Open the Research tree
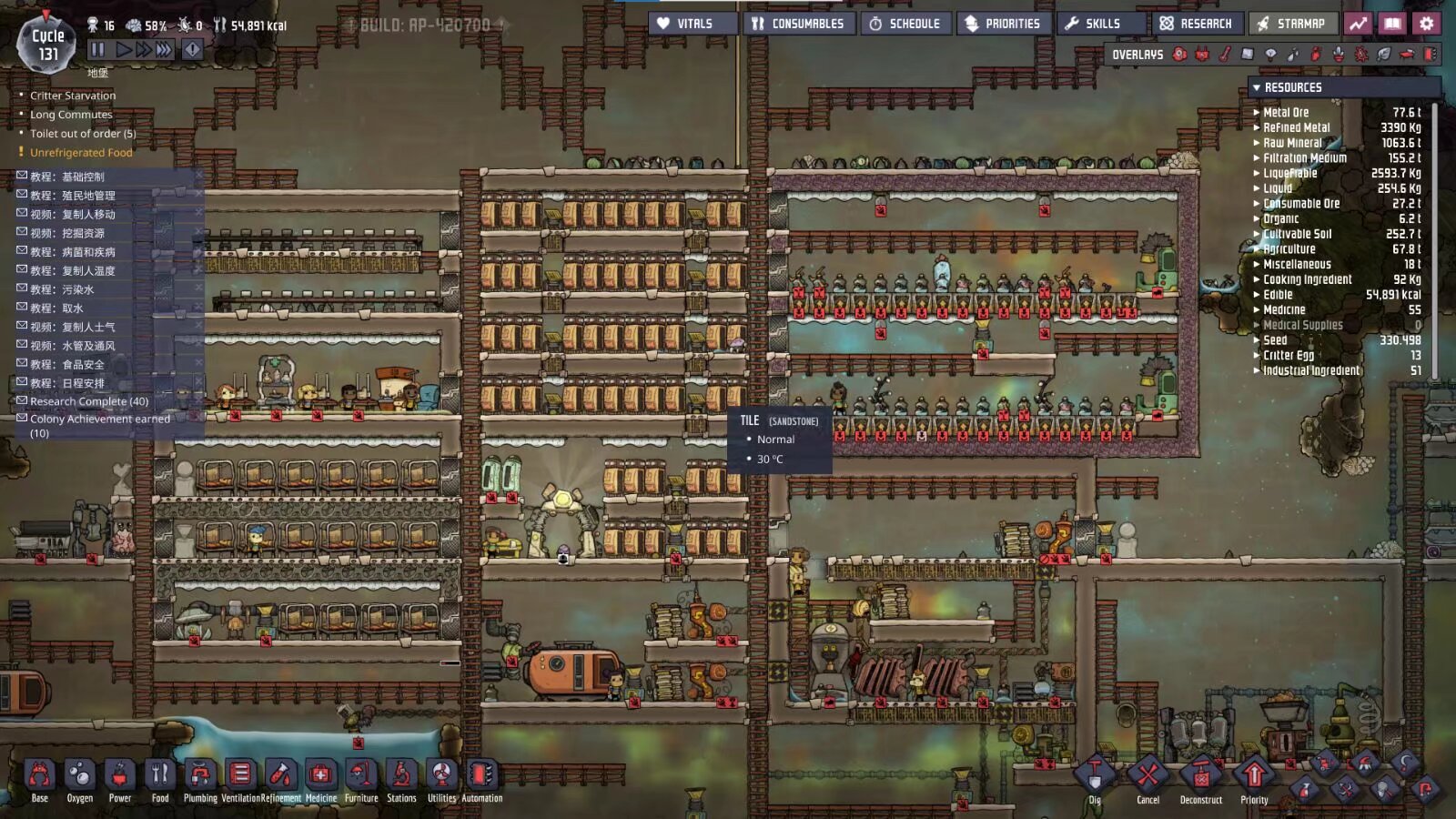Image resolution: width=1456 pixels, height=819 pixels. pyautogui.click(x=1197, y=24)
